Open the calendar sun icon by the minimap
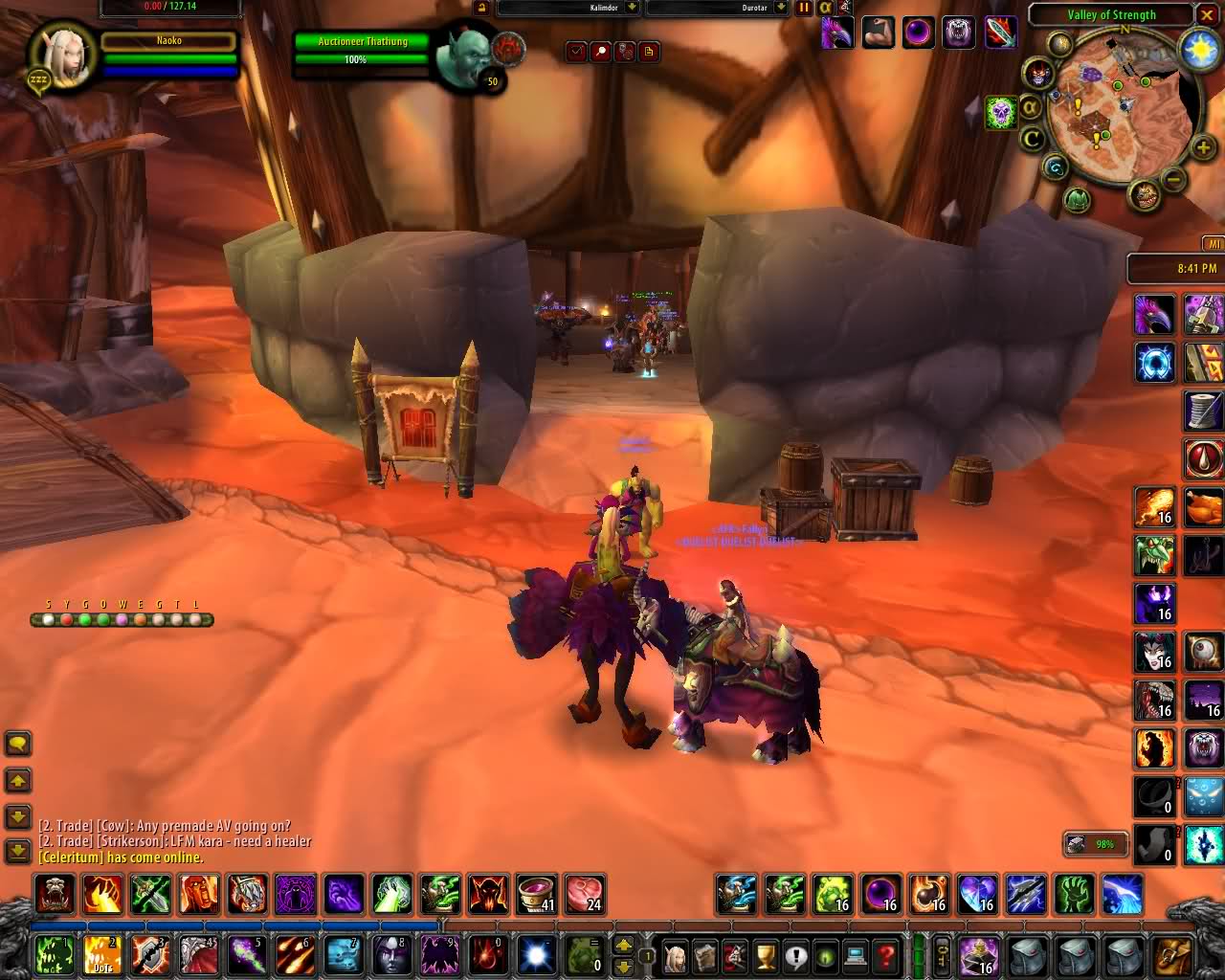The height and width of the screenshot is (980, 1225). tap(1200, 50)
